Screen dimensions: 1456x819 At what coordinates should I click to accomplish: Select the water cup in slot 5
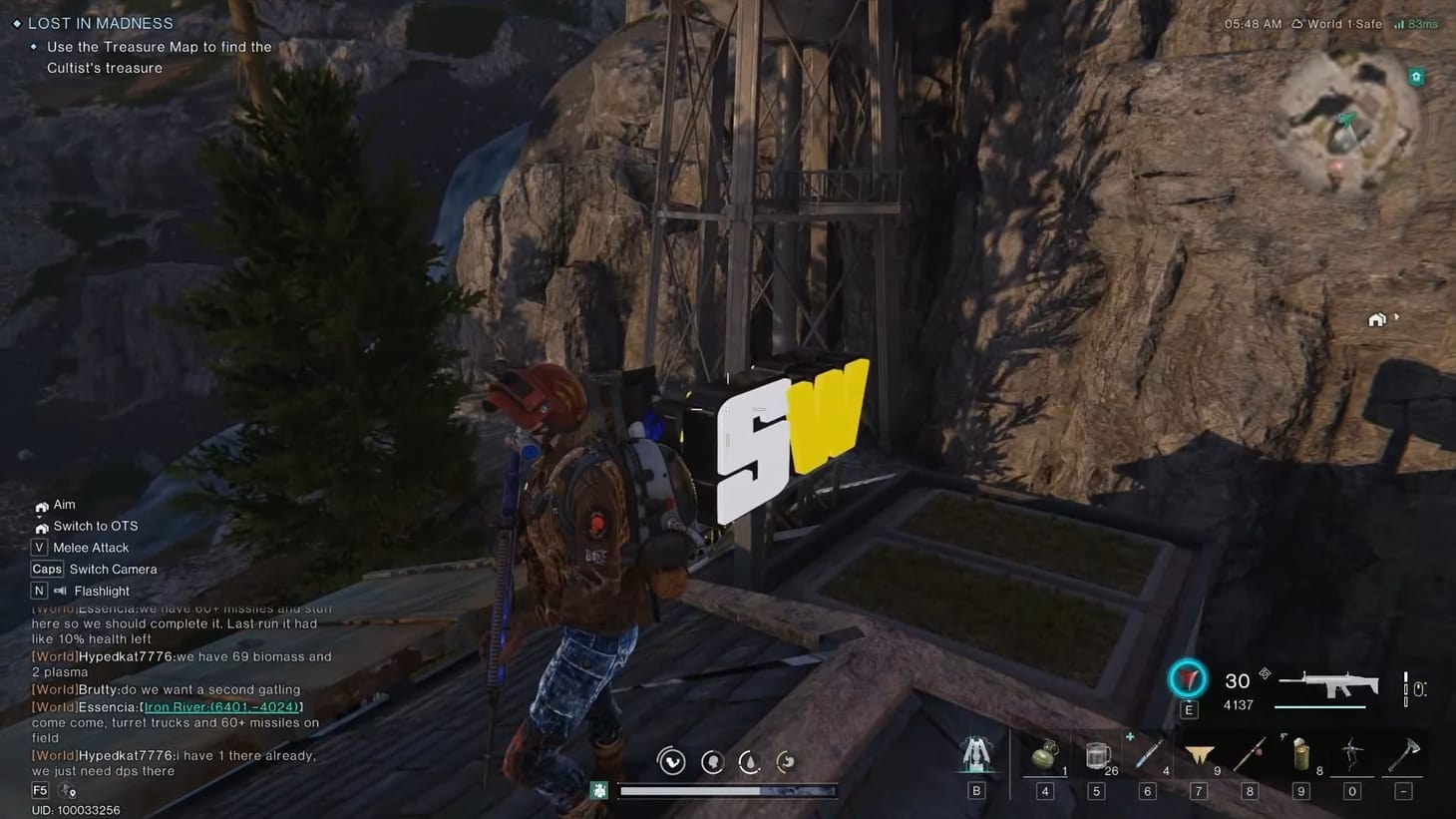click(x=1096, y=756)
